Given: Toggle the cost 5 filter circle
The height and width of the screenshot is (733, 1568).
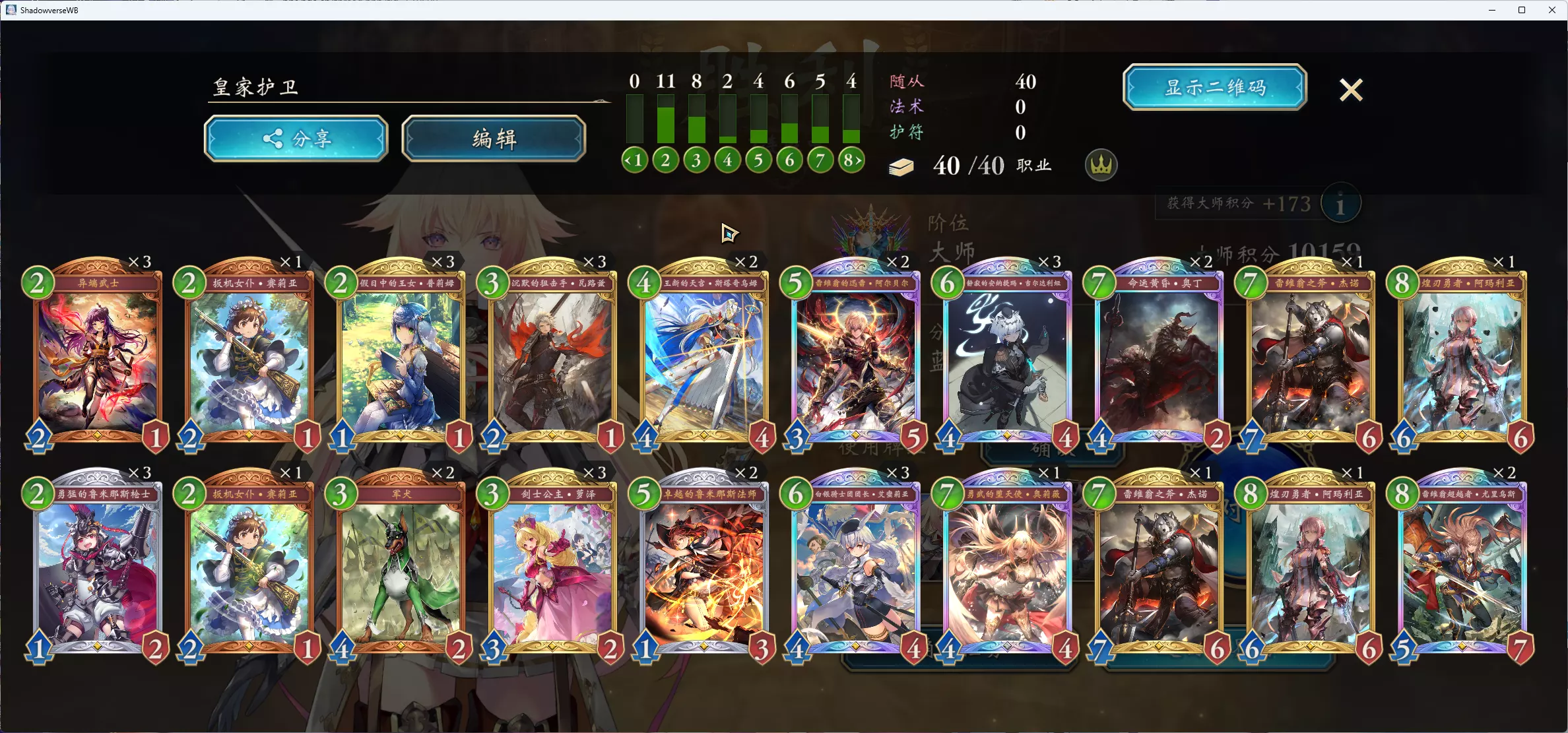Looking at the screenshot, I should click(758, 159).
